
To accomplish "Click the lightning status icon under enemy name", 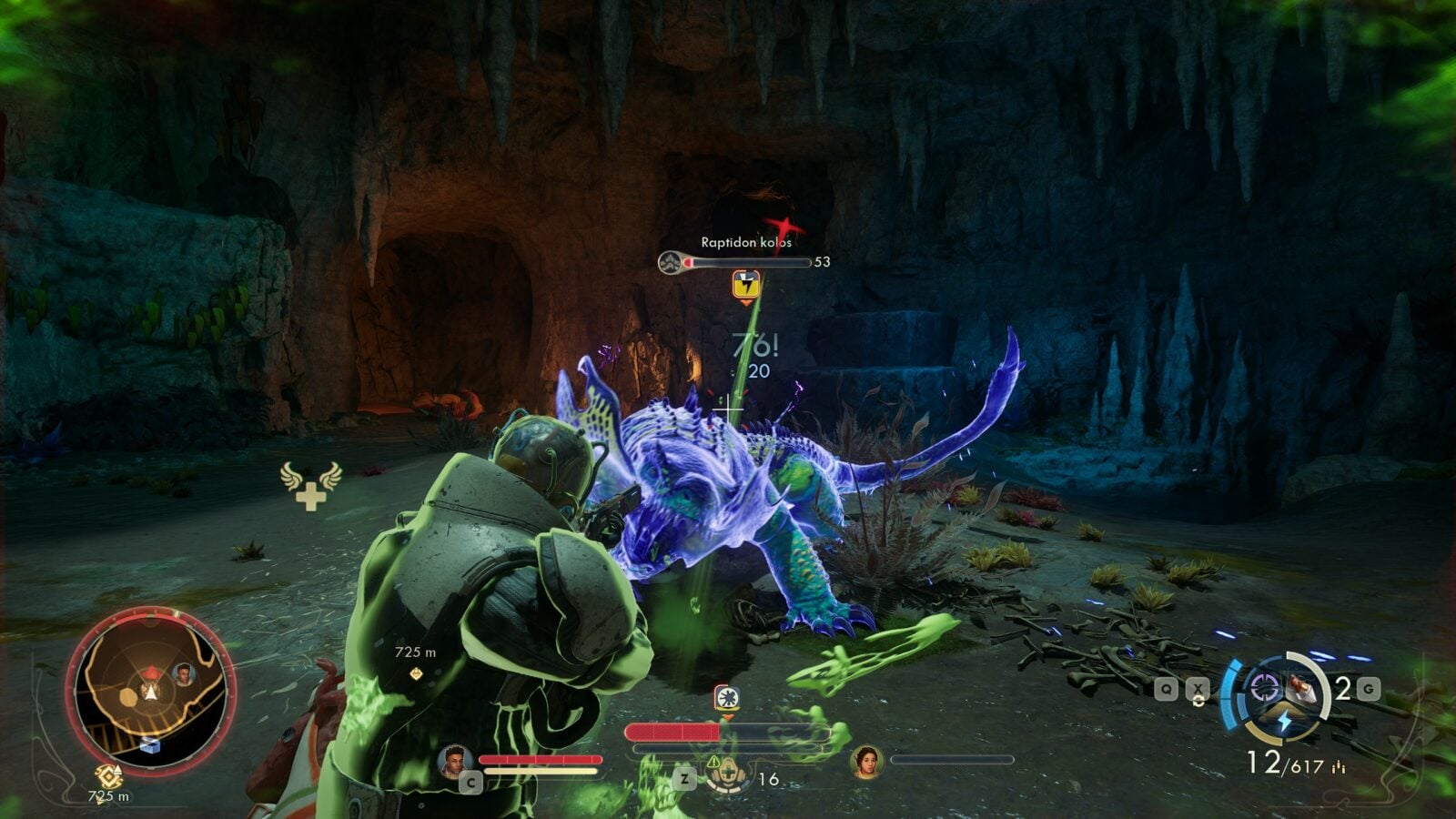I will pos(746,284).
